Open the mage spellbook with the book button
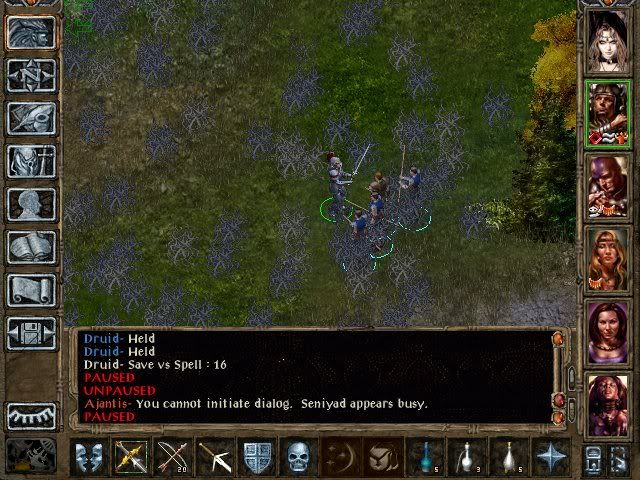This screenshot has width=640, height=480. click(31, 247)
